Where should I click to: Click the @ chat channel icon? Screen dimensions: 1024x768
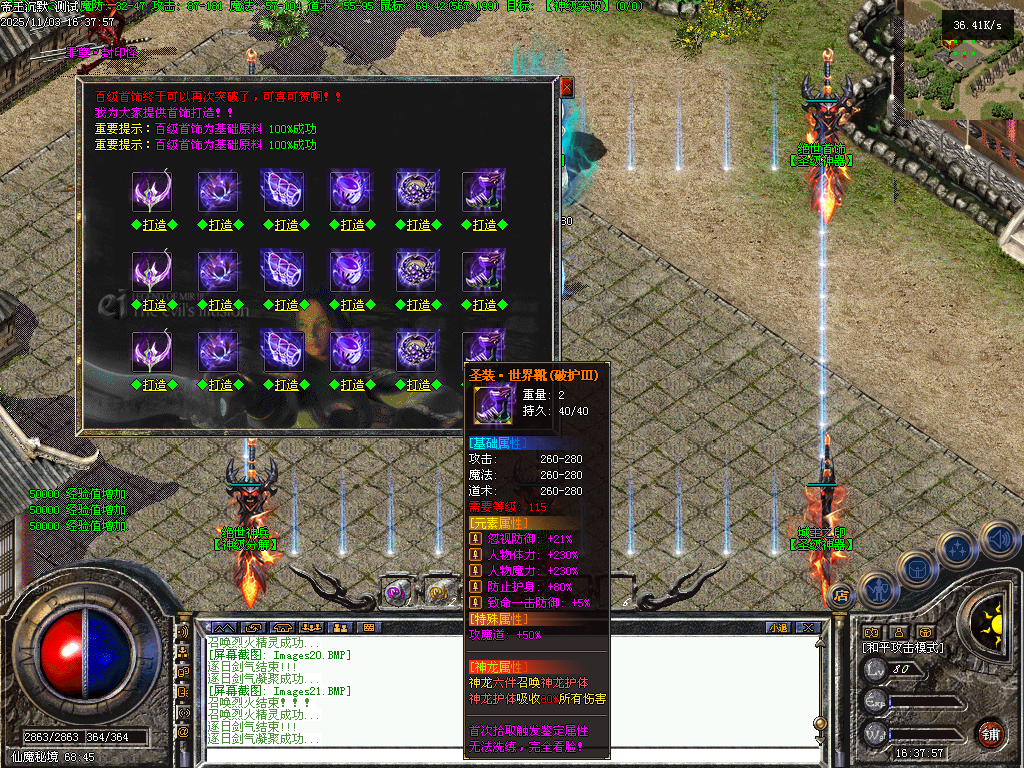click(x=183, y=732)
